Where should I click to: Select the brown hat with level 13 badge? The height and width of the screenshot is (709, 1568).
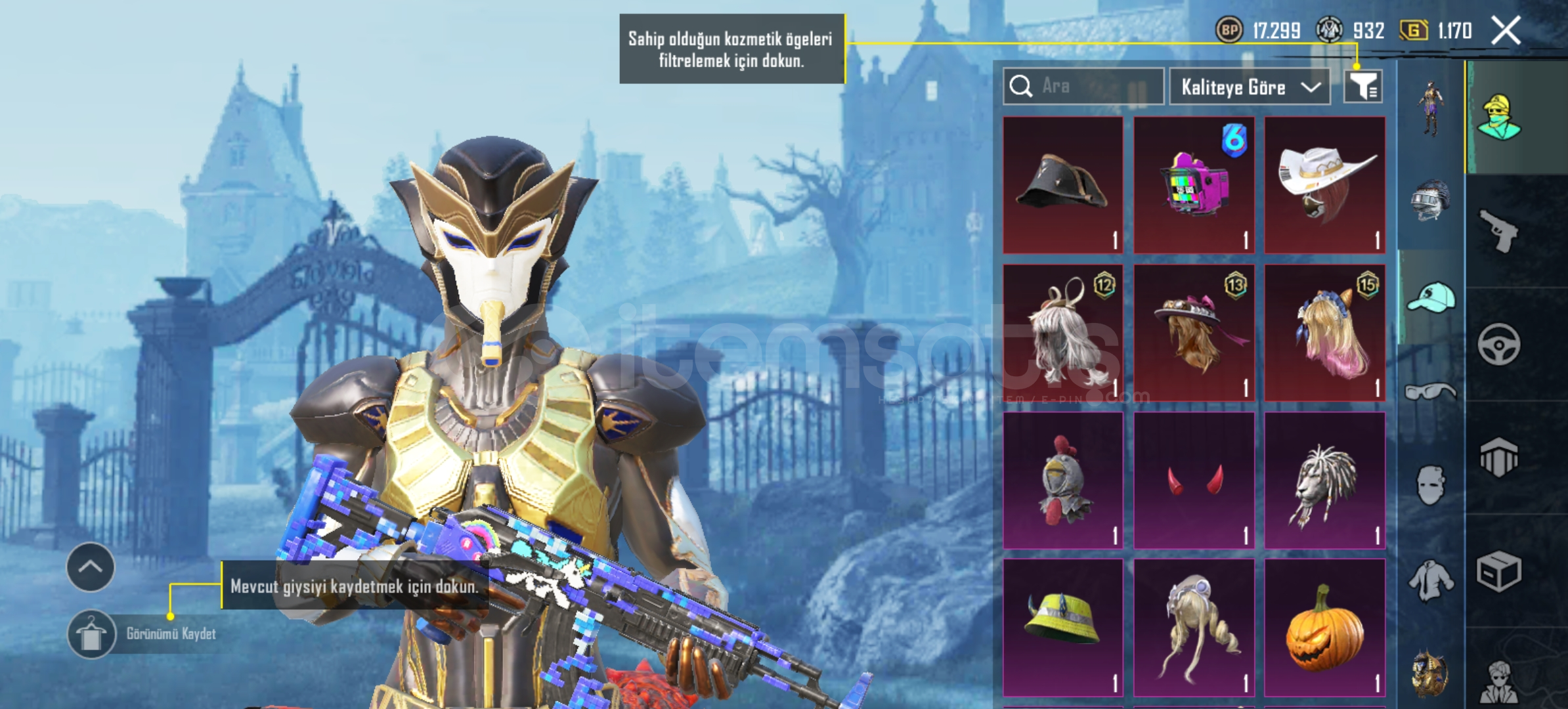tap(1194, 333)
